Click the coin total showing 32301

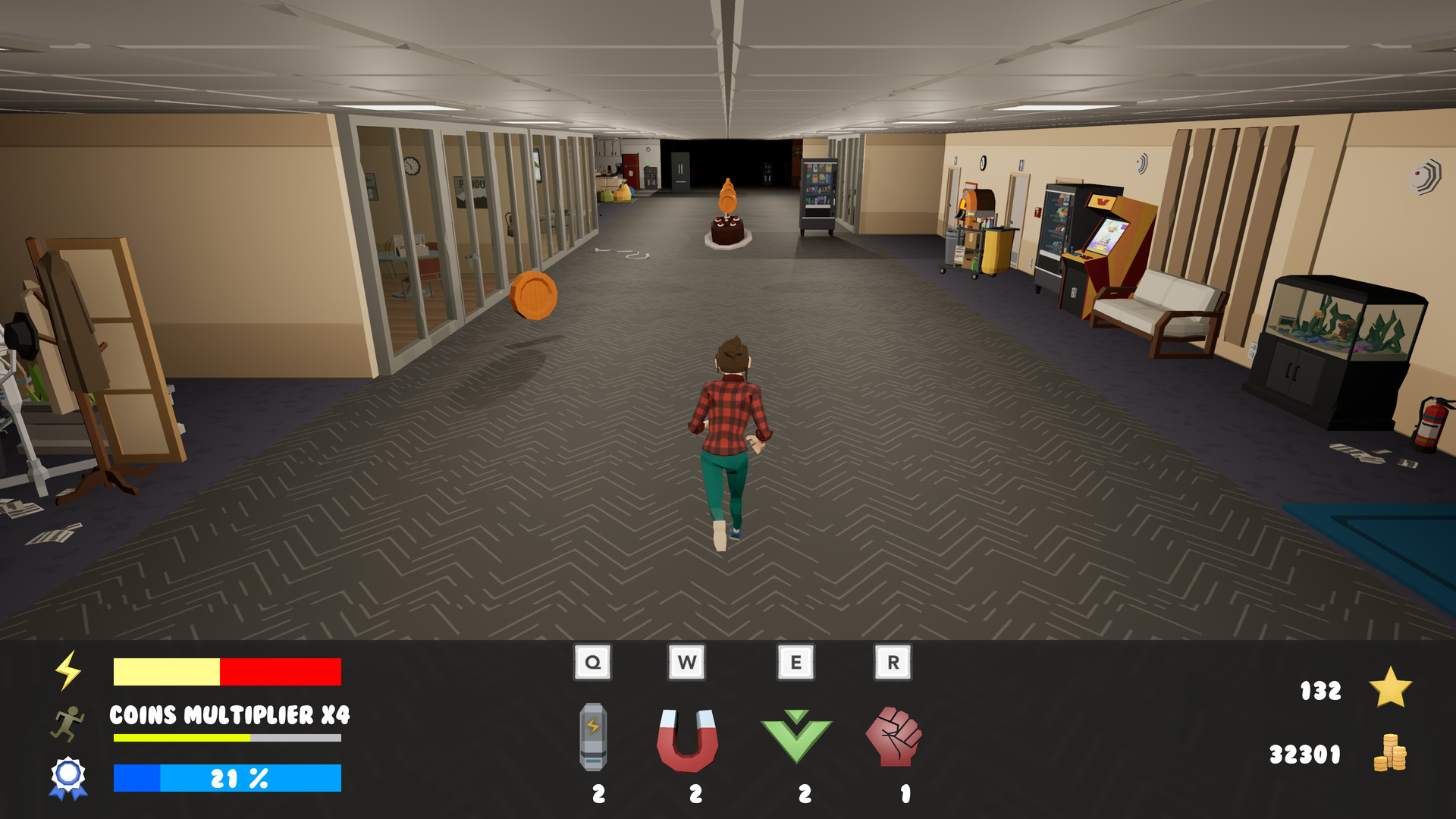[1306, 754]
